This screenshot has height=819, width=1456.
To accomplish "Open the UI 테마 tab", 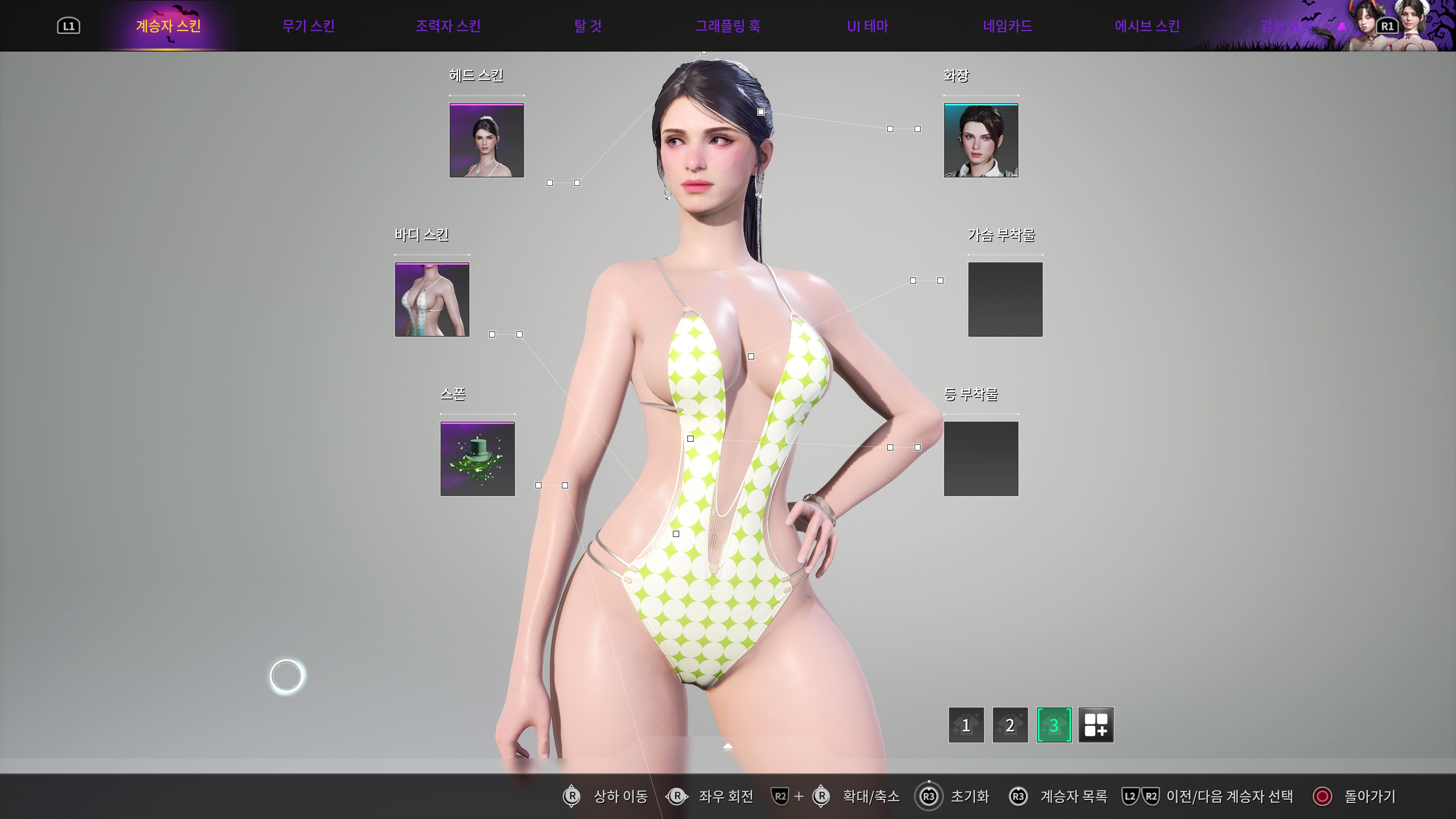I will pyautogui.click(x=868, y=25).
